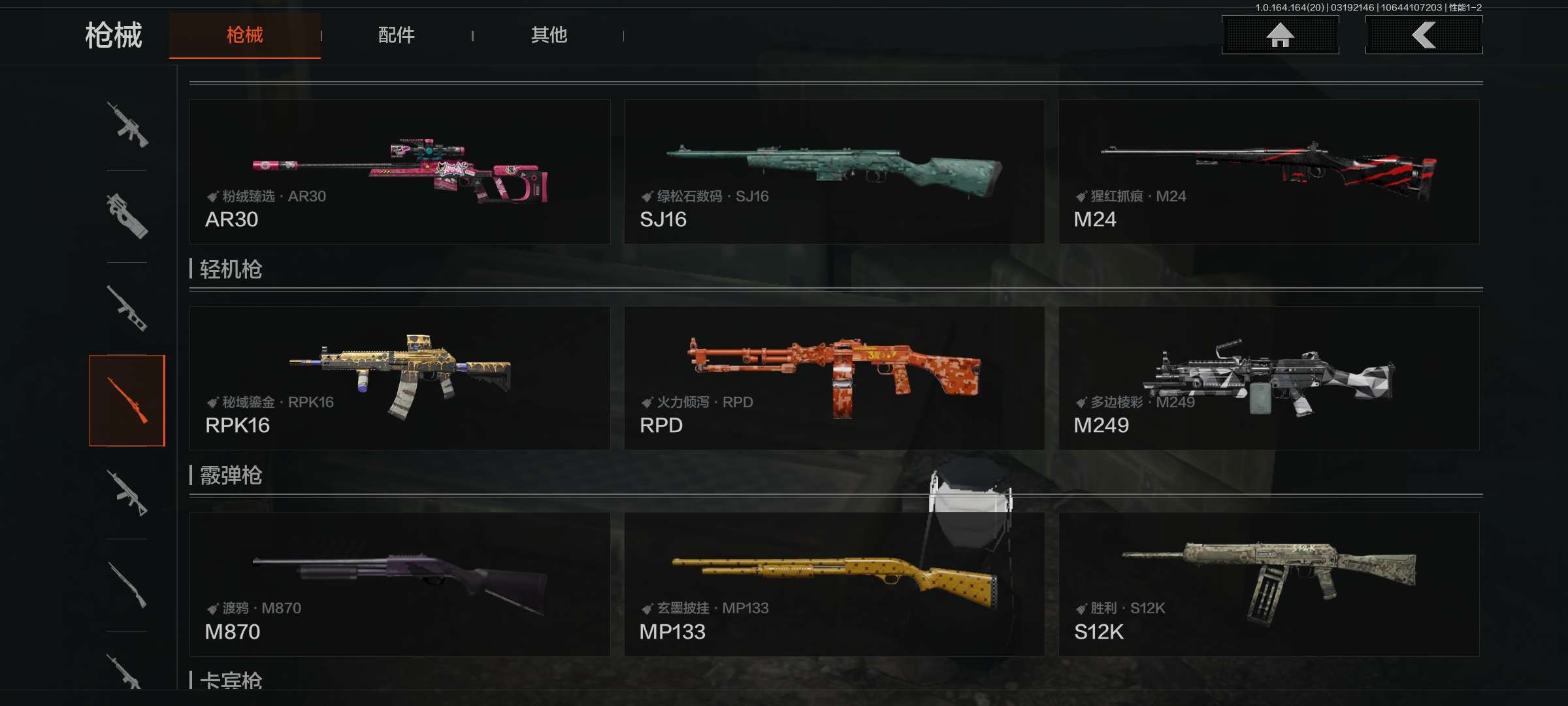Return to the home screen
The height and width of the screenshot is (706, 1568).
click(x=1280, y=35)
